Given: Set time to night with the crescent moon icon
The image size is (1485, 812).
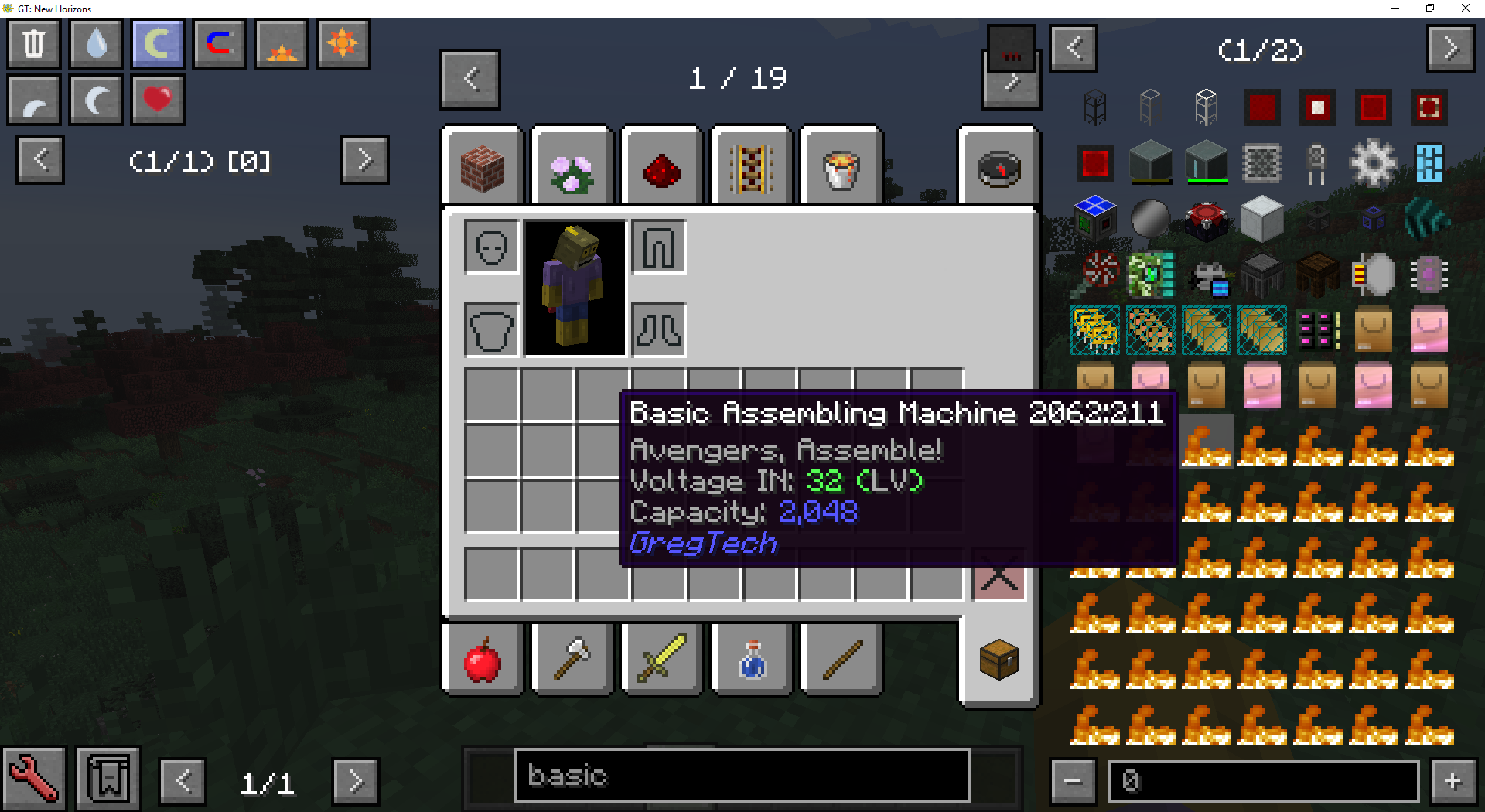Looking at the screenshot, I should [x=95, y=100].
